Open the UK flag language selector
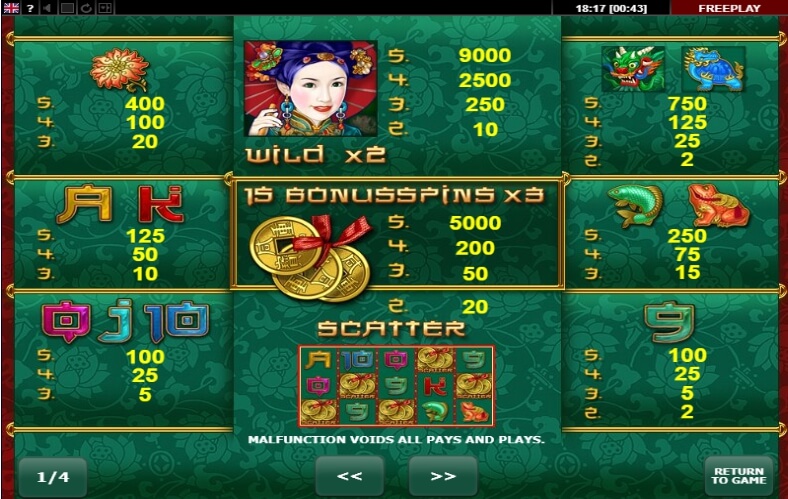Image resolution: width=788 pixels, height=499 pixels. (12, 8)
